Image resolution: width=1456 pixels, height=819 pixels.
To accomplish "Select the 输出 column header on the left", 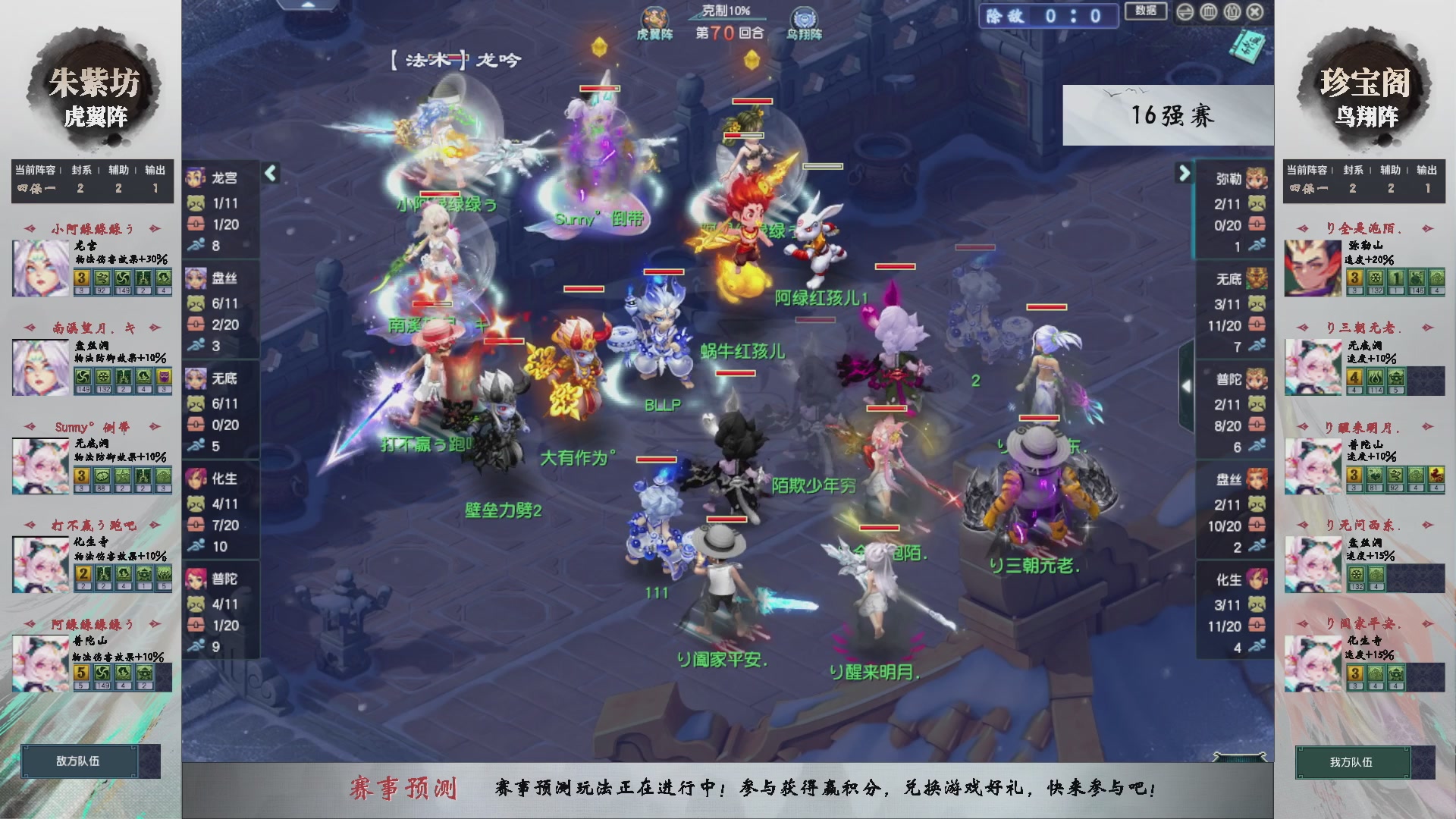I will pos(154,171).
